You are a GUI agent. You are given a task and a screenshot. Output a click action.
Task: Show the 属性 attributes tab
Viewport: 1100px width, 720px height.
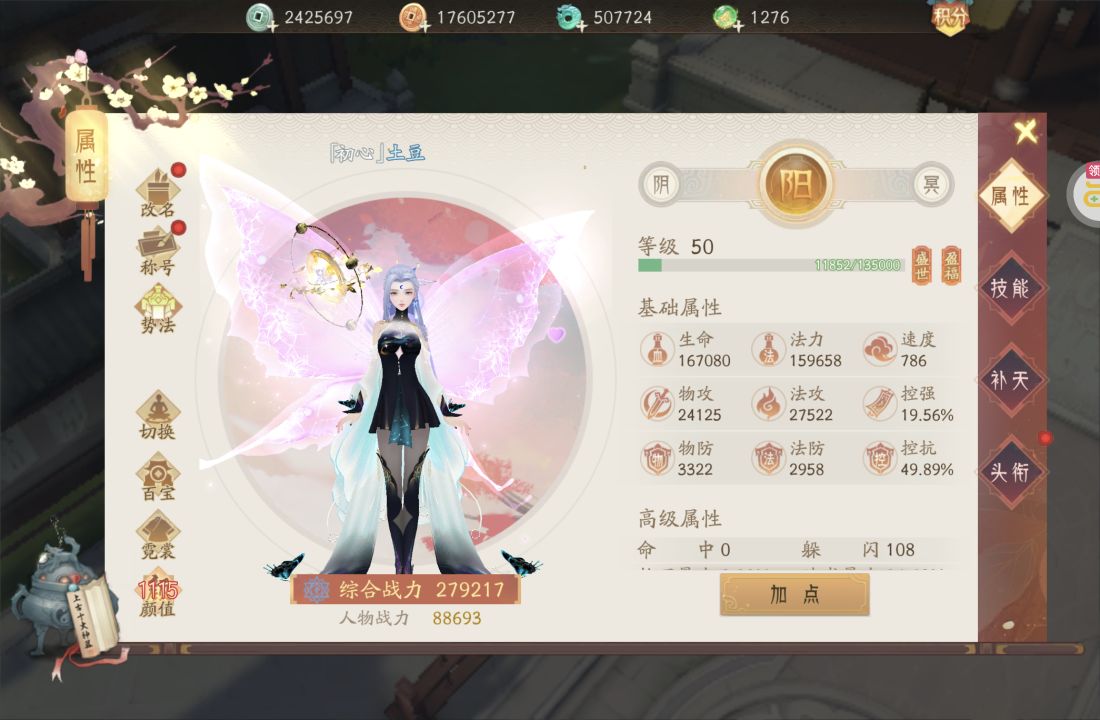(x=1010, y=196)
